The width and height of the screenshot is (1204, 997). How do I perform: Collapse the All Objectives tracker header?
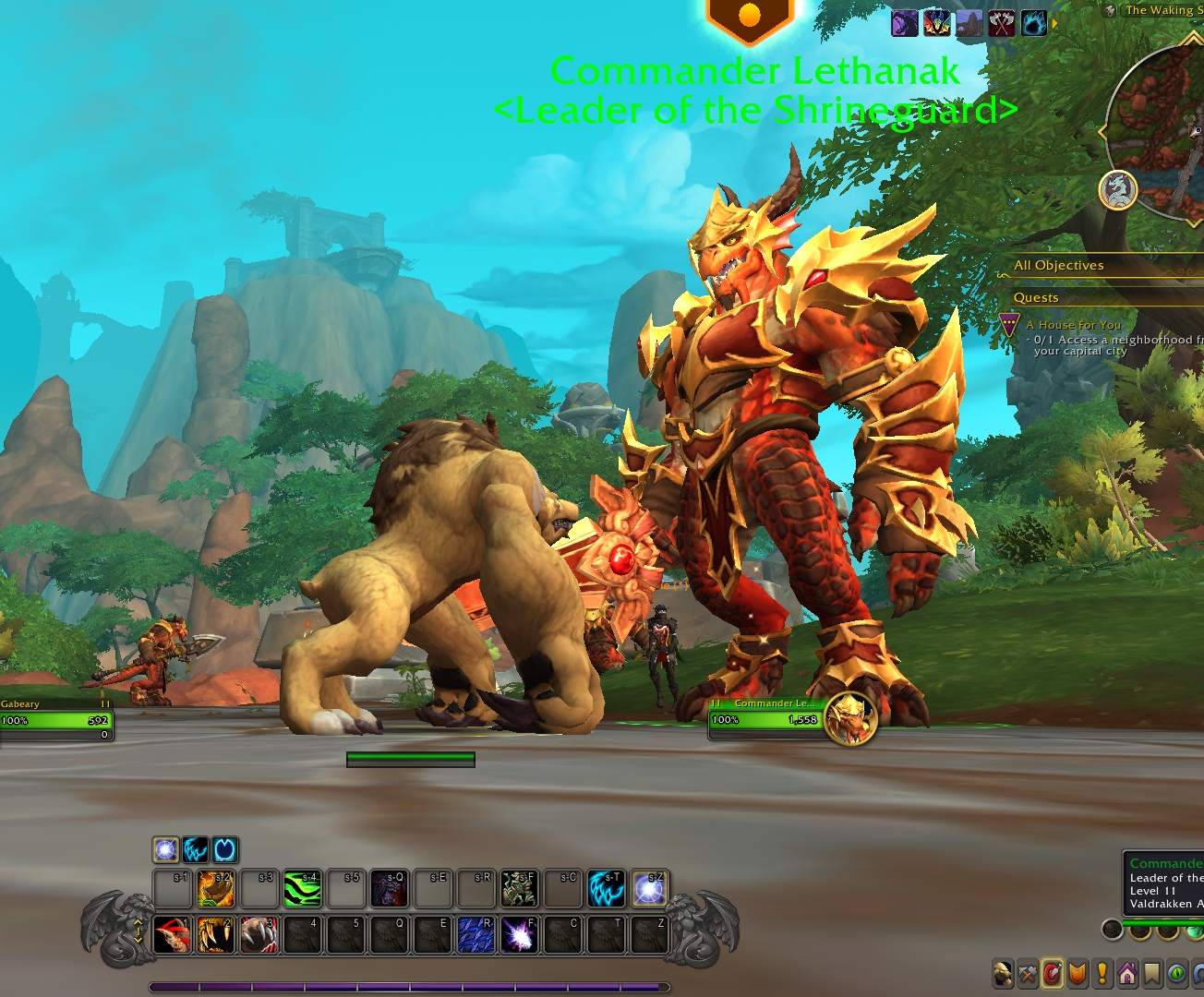(1059, 266)
